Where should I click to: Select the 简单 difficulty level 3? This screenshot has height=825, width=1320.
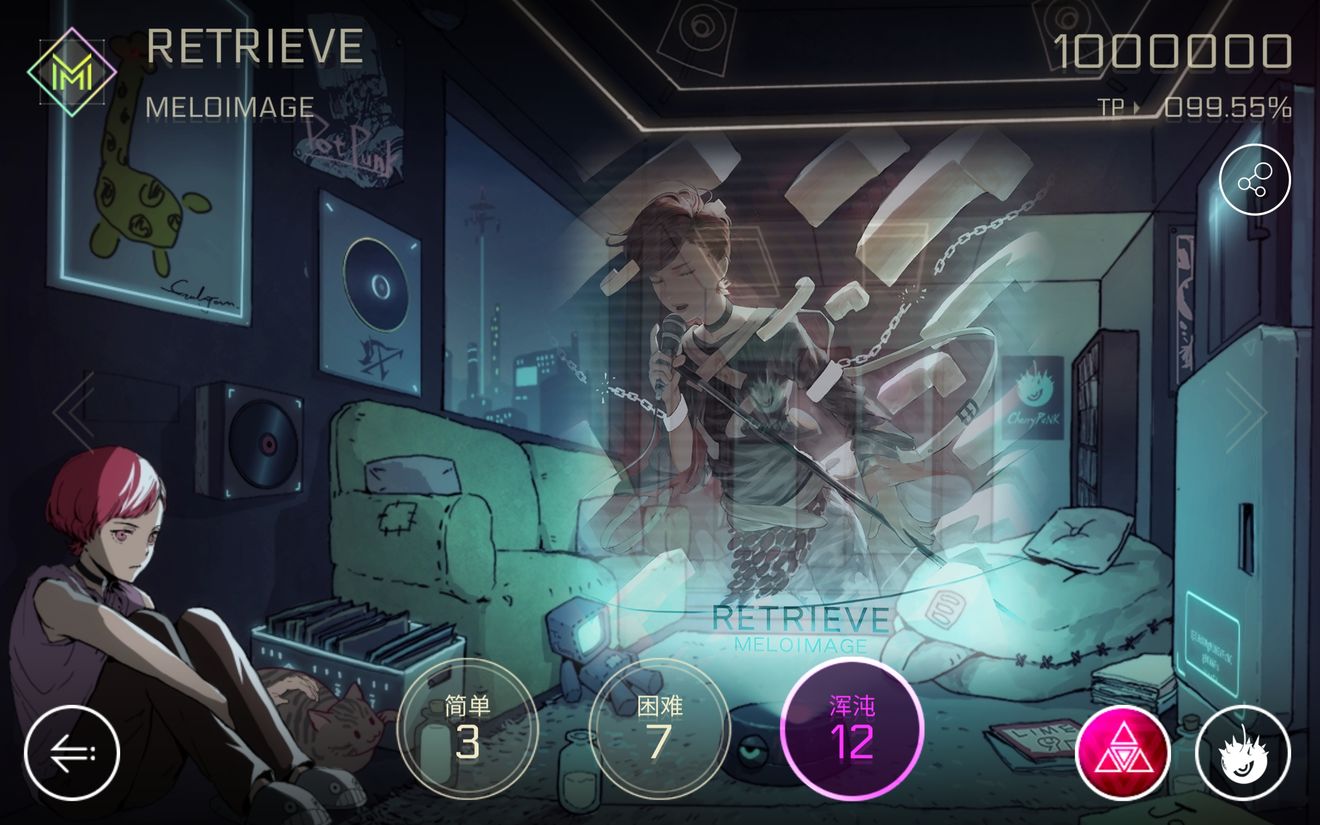click(x=467, y=728)
